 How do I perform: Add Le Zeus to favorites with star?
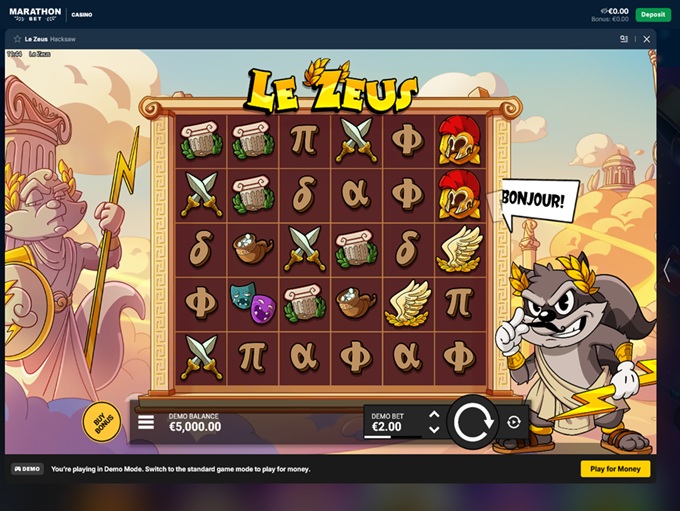[x=17, y=39]
